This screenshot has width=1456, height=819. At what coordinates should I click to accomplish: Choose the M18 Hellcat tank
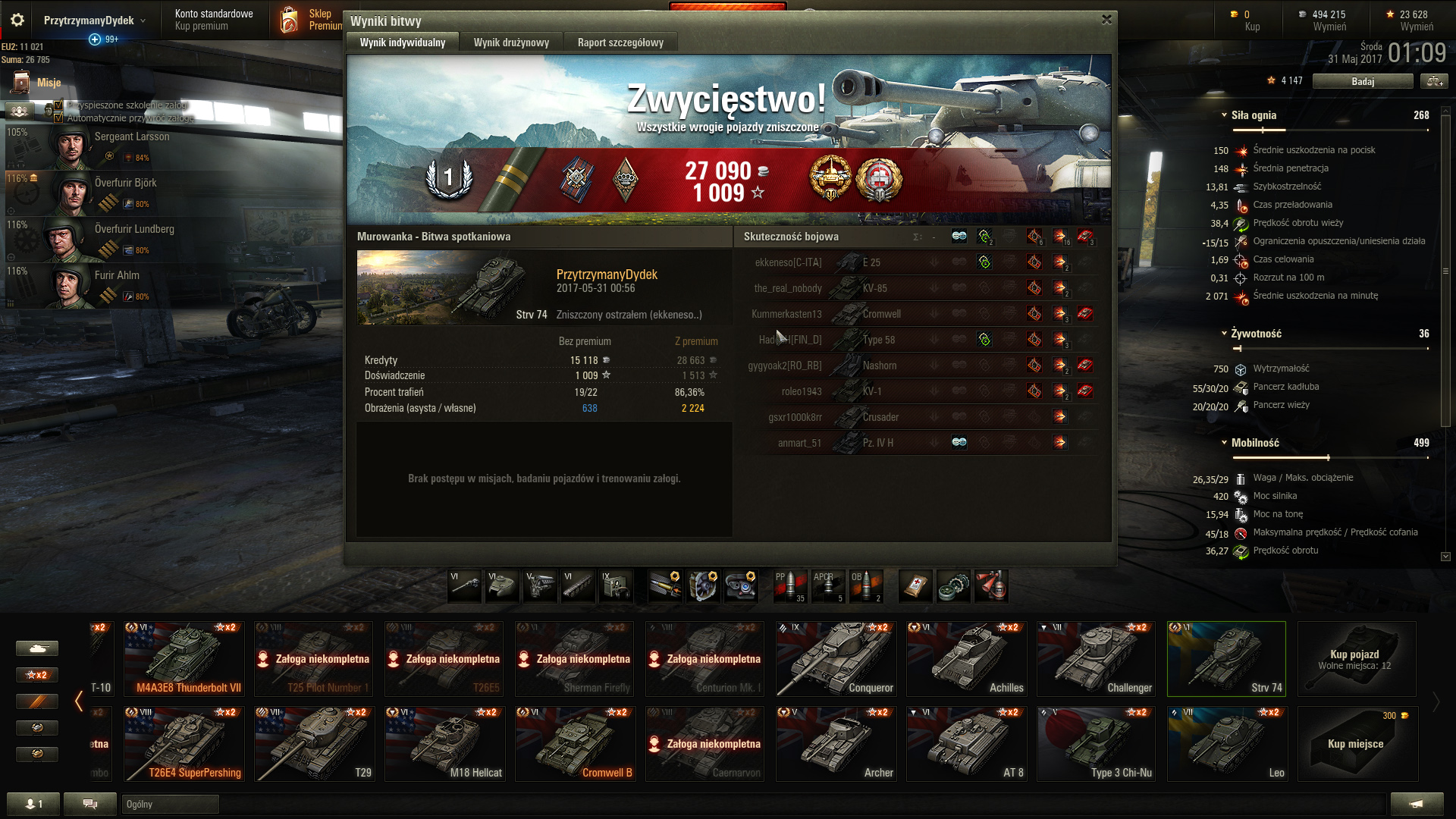(444, 743)
